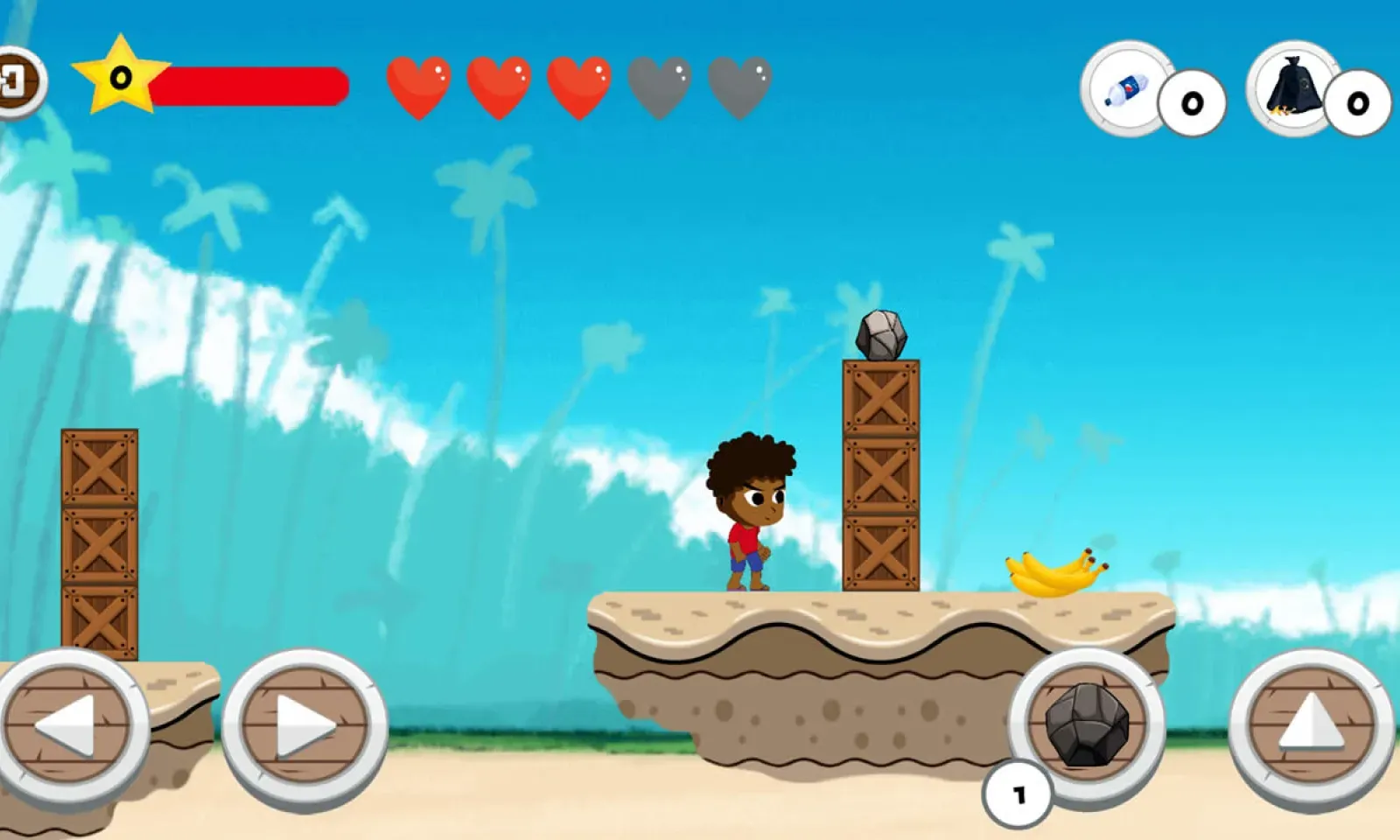Tap the last gray heart
Image resolution: width=1400 pixels, height=840 pixels.
[x=738, y=87]
